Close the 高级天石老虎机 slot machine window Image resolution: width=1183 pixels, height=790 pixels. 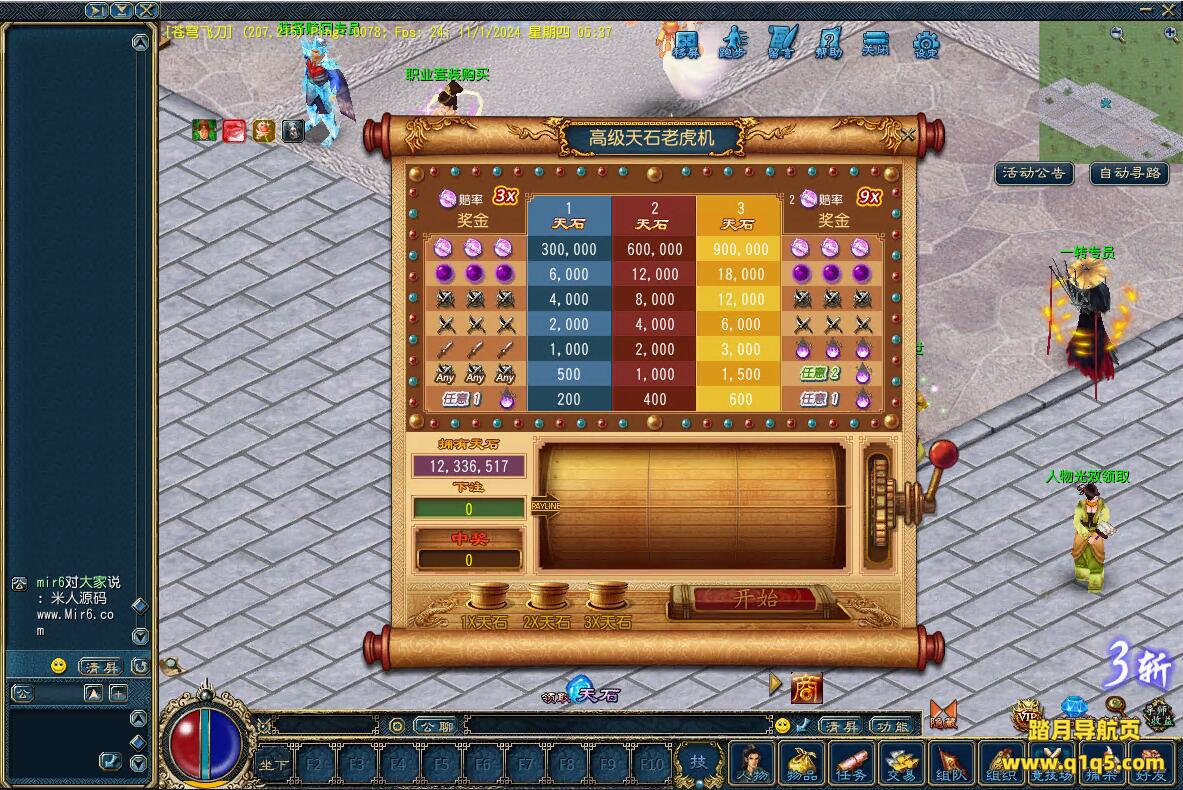tap(907, 135)
